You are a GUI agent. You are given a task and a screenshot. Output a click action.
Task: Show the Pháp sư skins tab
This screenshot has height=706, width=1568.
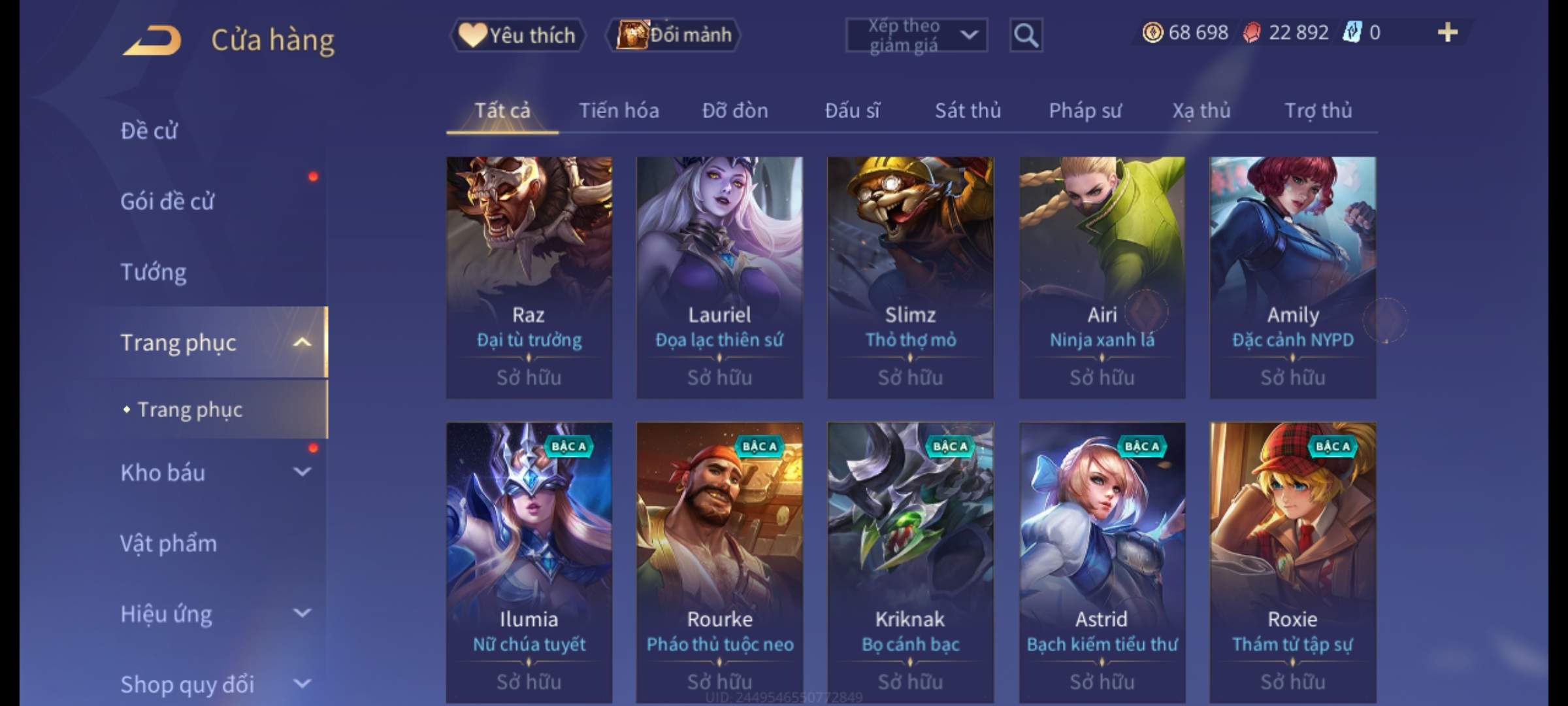1085,110
